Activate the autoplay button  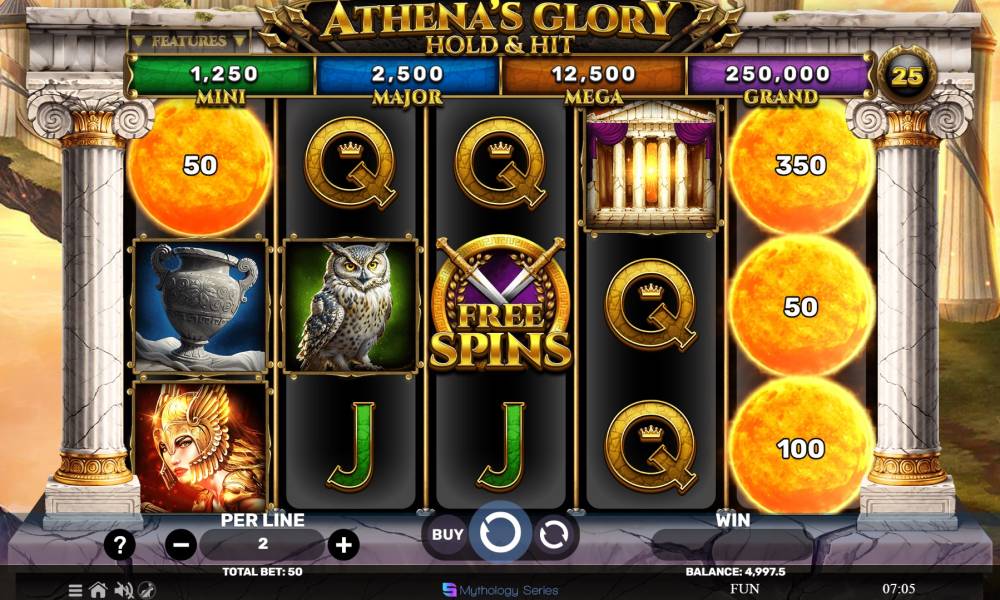553,536
